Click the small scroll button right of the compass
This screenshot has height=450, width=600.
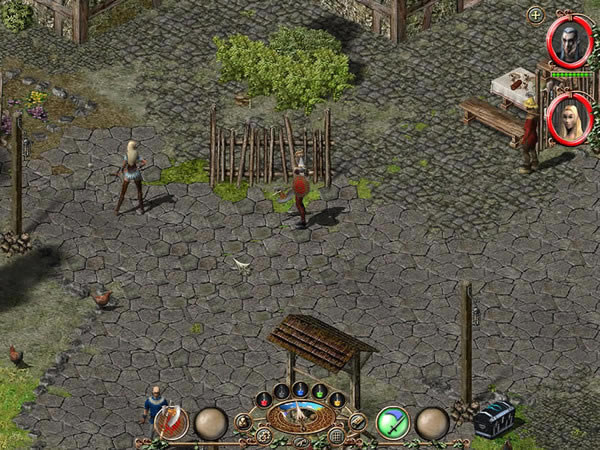point(357,422)
